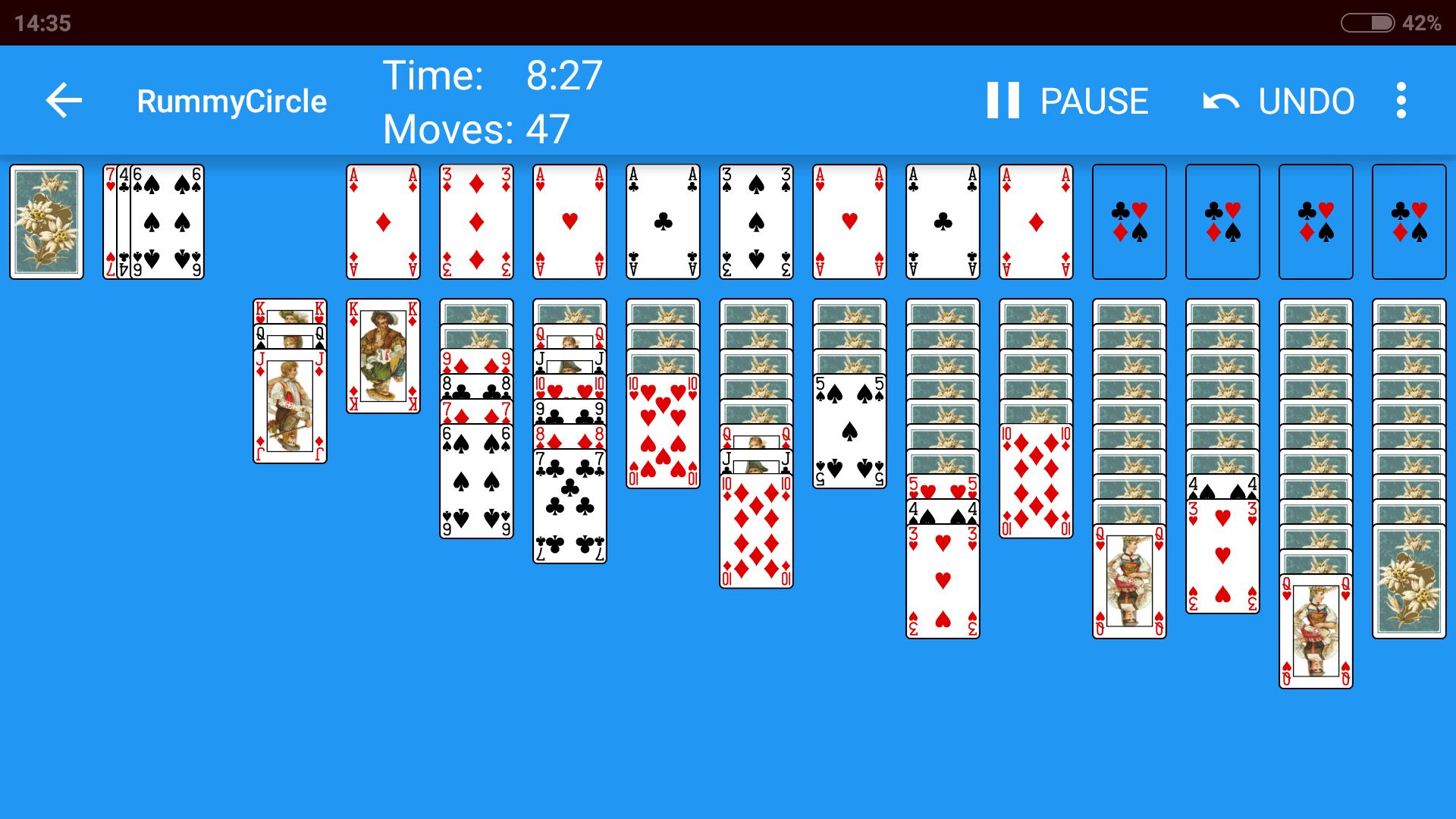Click the RummyCircle title text
1456x819 pixels.
tap(231, 101)
